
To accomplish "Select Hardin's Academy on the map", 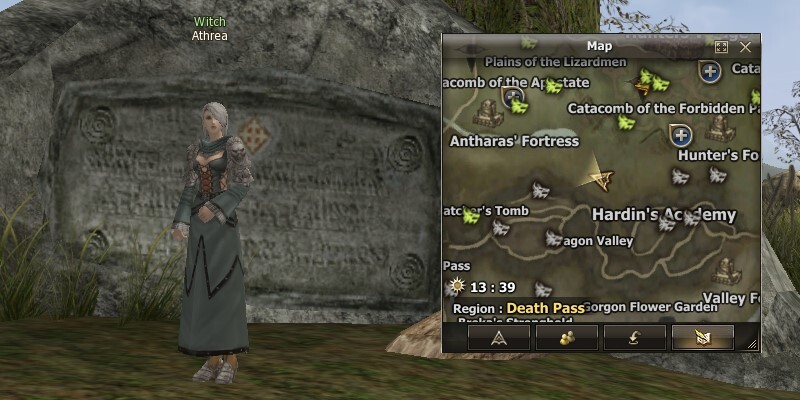I will coord(663,215).
